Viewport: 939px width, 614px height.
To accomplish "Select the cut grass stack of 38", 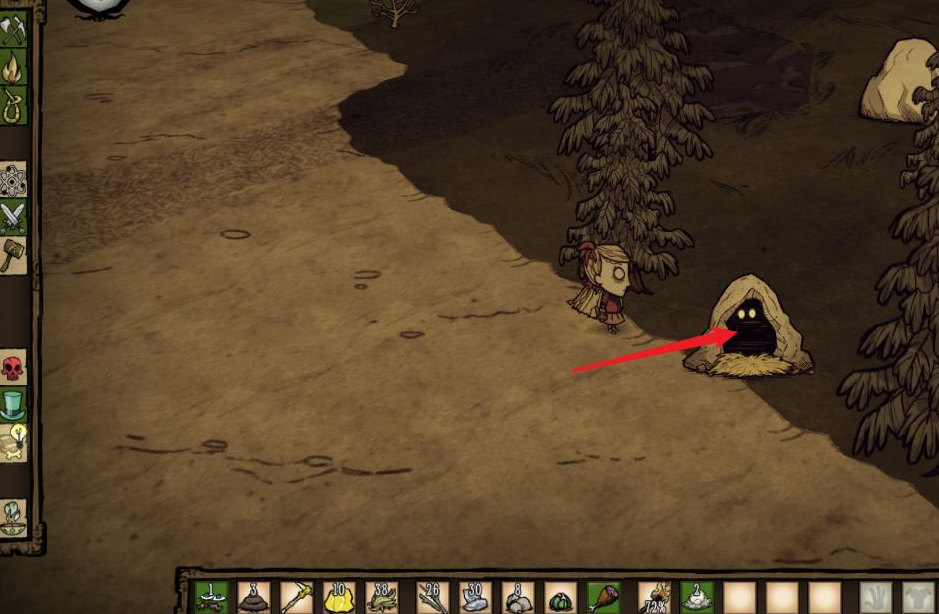I will (x=383, y=597).
